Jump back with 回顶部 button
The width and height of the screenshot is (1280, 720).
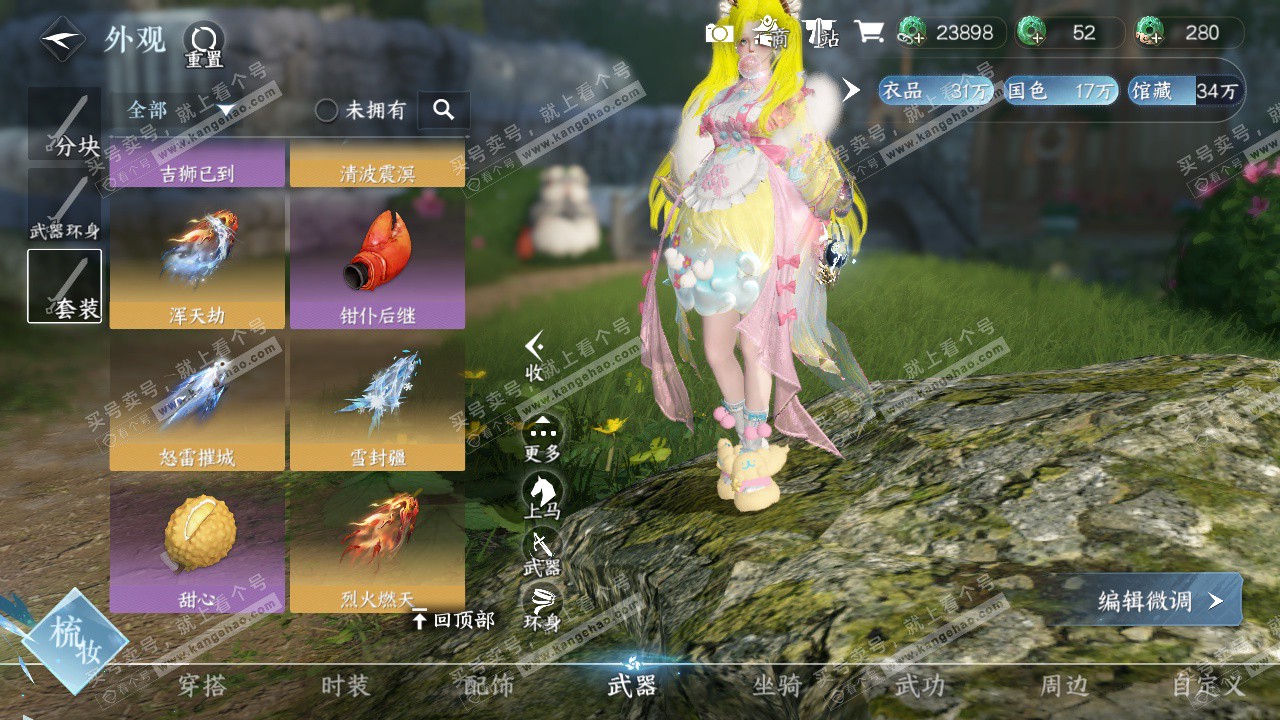pyautogui.click(x=454, y=620)
